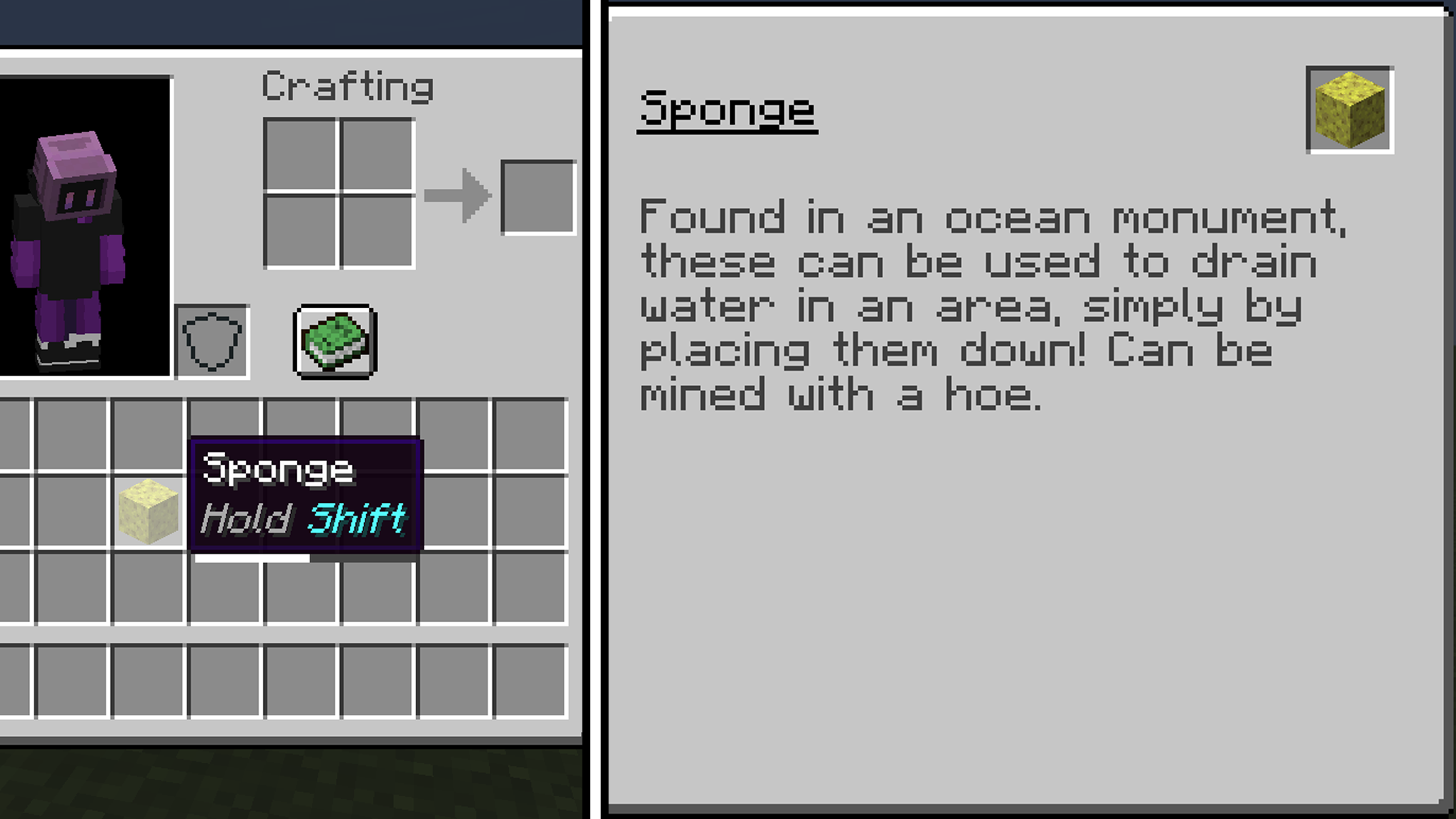
Task: Click the empty shield offhand slot
Action: (x=213, y=341)
